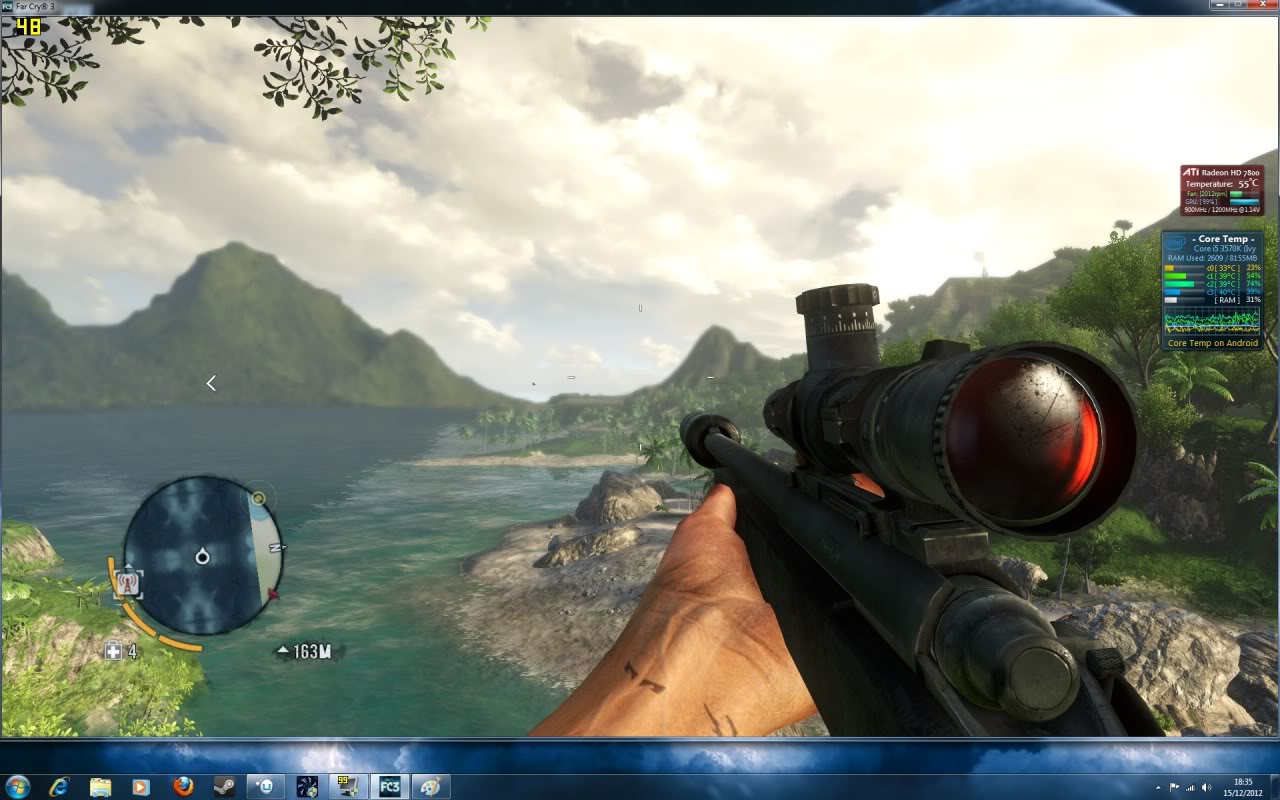Open Firefox from the taskbar
This screenshot has width=1280, height=800.
[x=183, y=786]
